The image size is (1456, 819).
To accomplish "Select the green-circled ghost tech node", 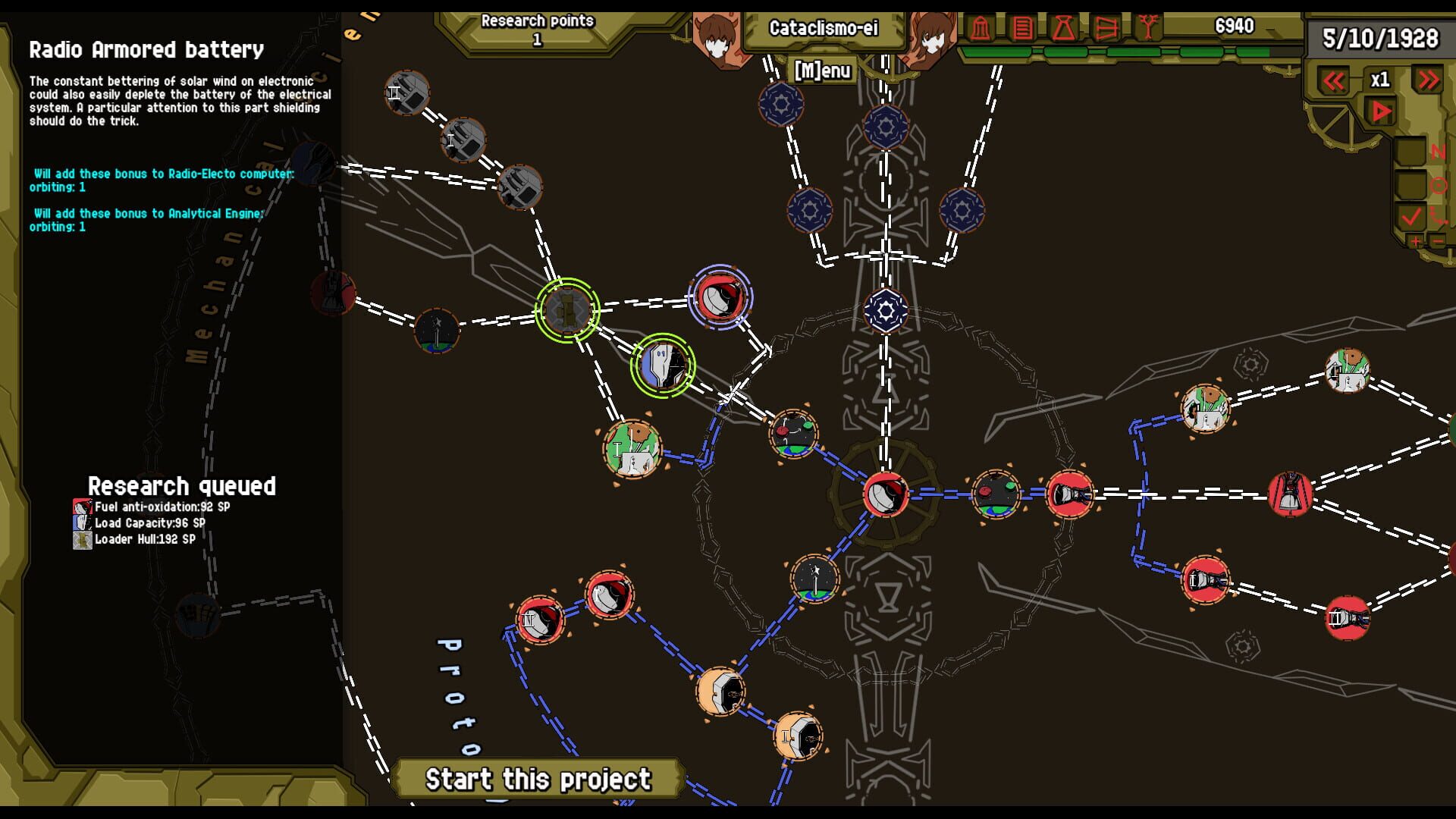I will (x=661, y=366).
